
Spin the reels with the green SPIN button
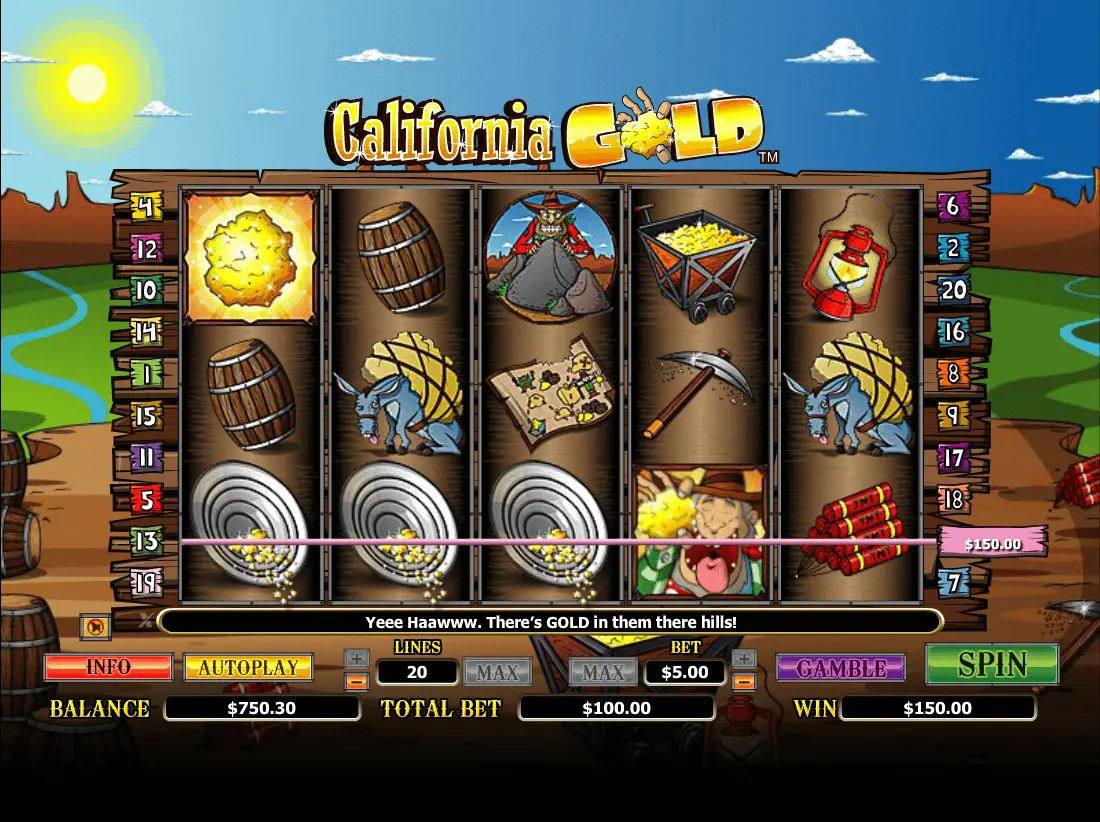pyautogui.click(x=991, y=665)
